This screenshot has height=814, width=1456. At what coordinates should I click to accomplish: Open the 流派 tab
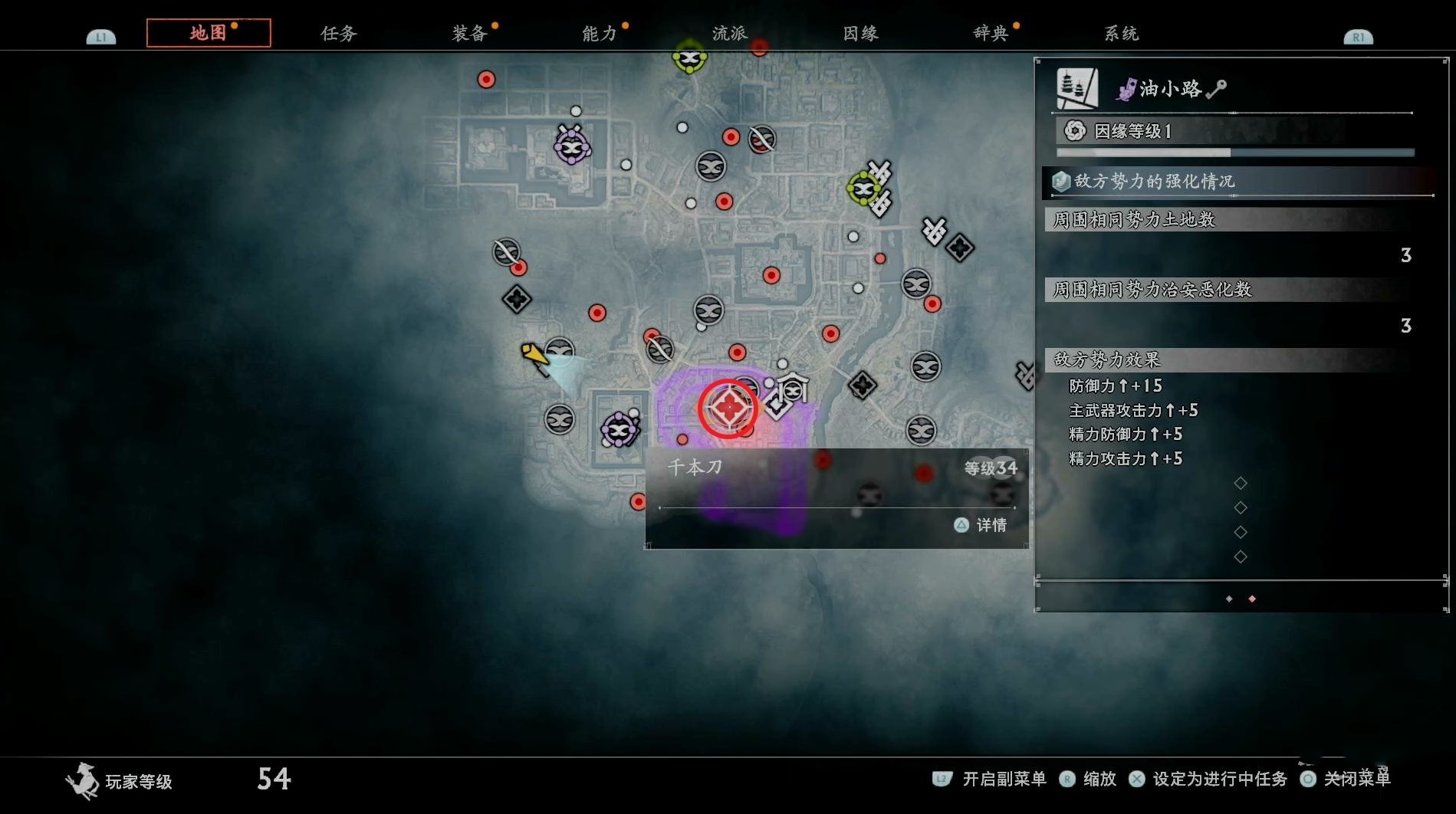729,33
